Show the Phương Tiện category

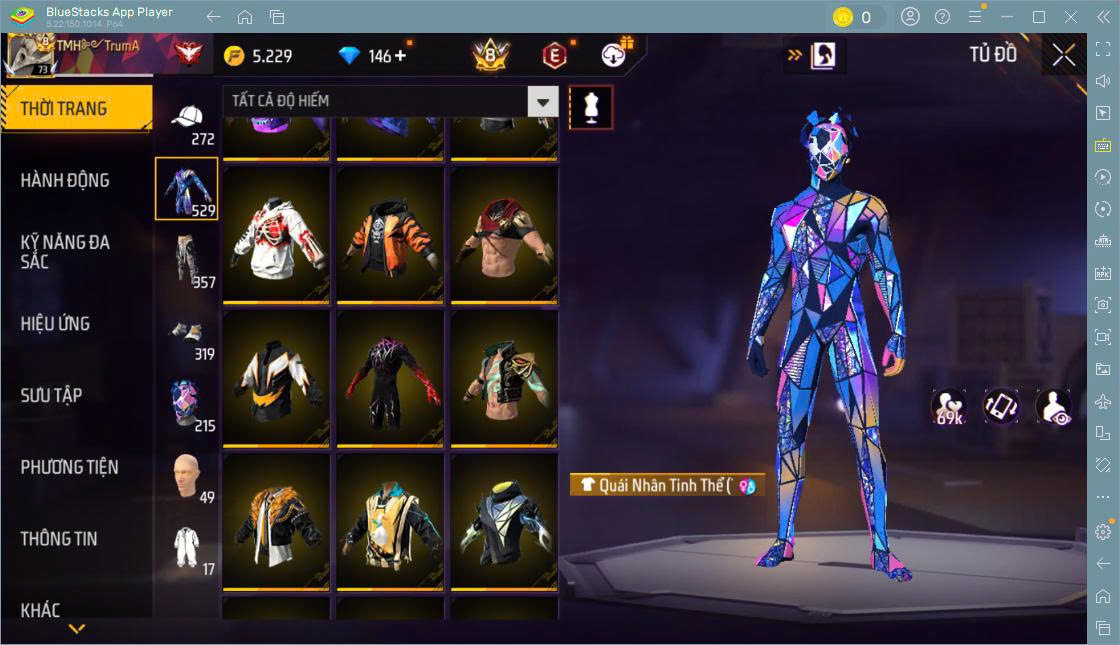[70, 467]
